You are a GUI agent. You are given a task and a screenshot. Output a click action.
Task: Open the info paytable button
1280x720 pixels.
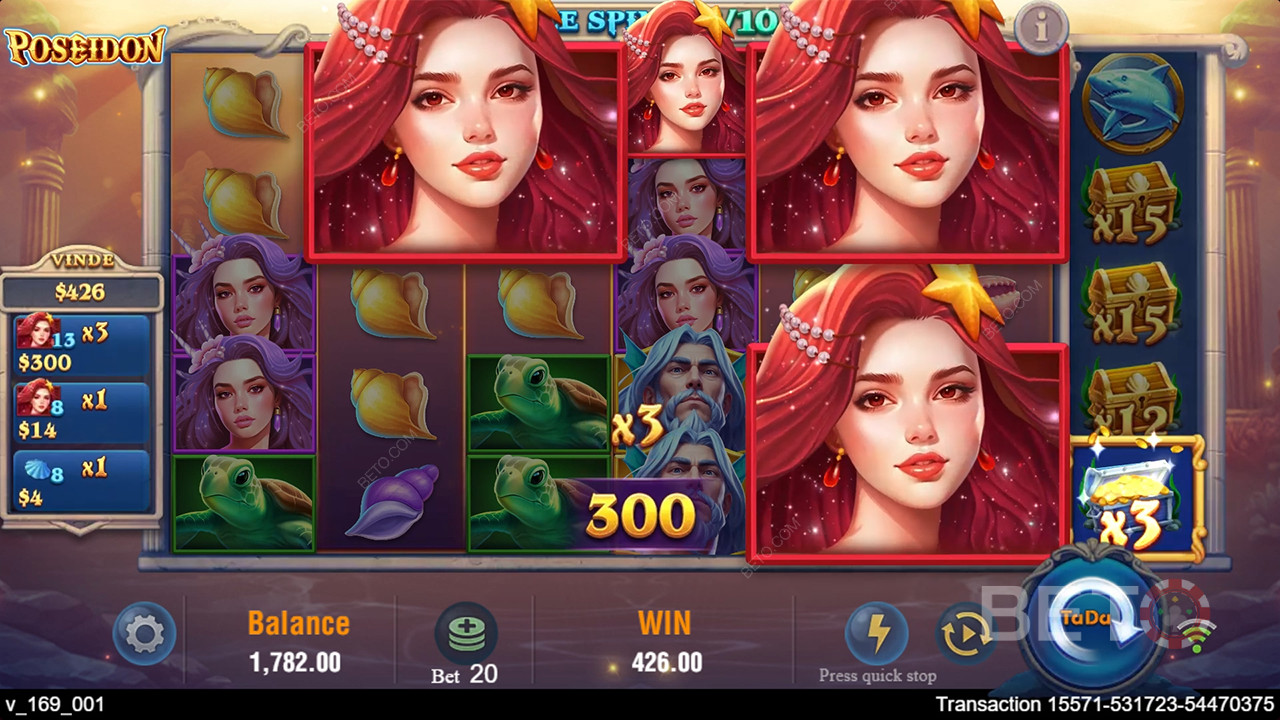pyautogui.click(x=1041, y=28)
